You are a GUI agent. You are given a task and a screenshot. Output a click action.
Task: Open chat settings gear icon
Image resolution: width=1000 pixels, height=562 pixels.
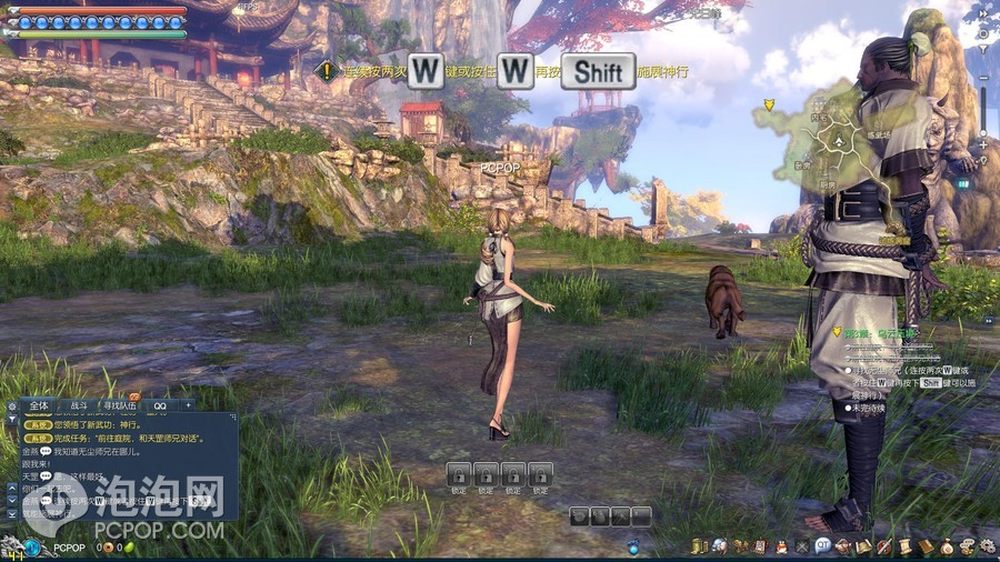point(12,407)
